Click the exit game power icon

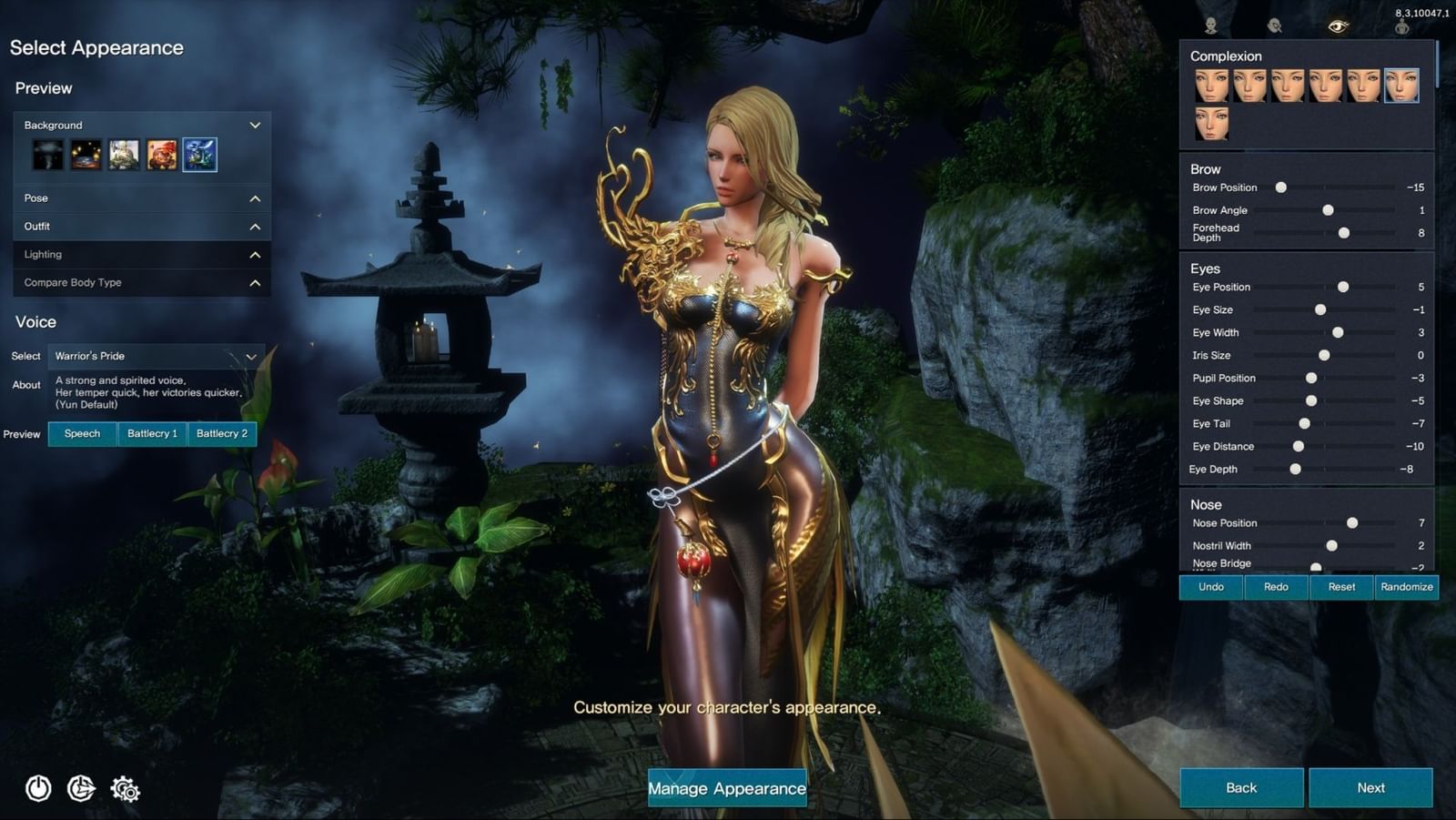(37, 790)
